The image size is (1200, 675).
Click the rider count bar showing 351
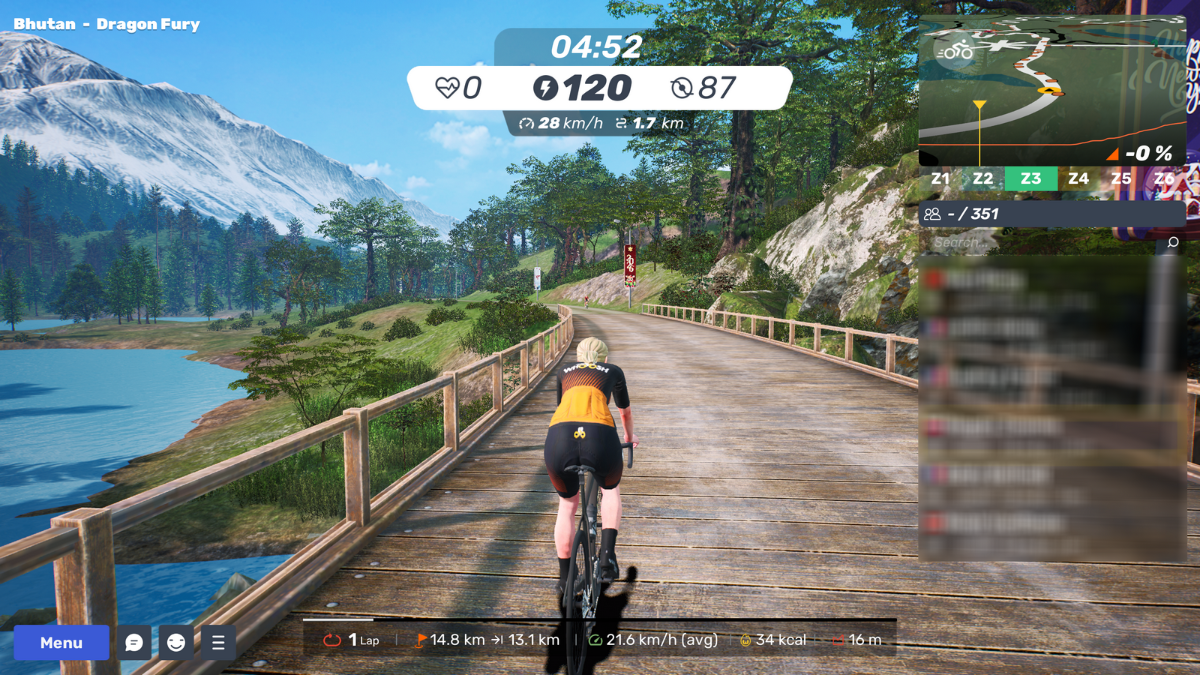click(x=1052, y=213)
